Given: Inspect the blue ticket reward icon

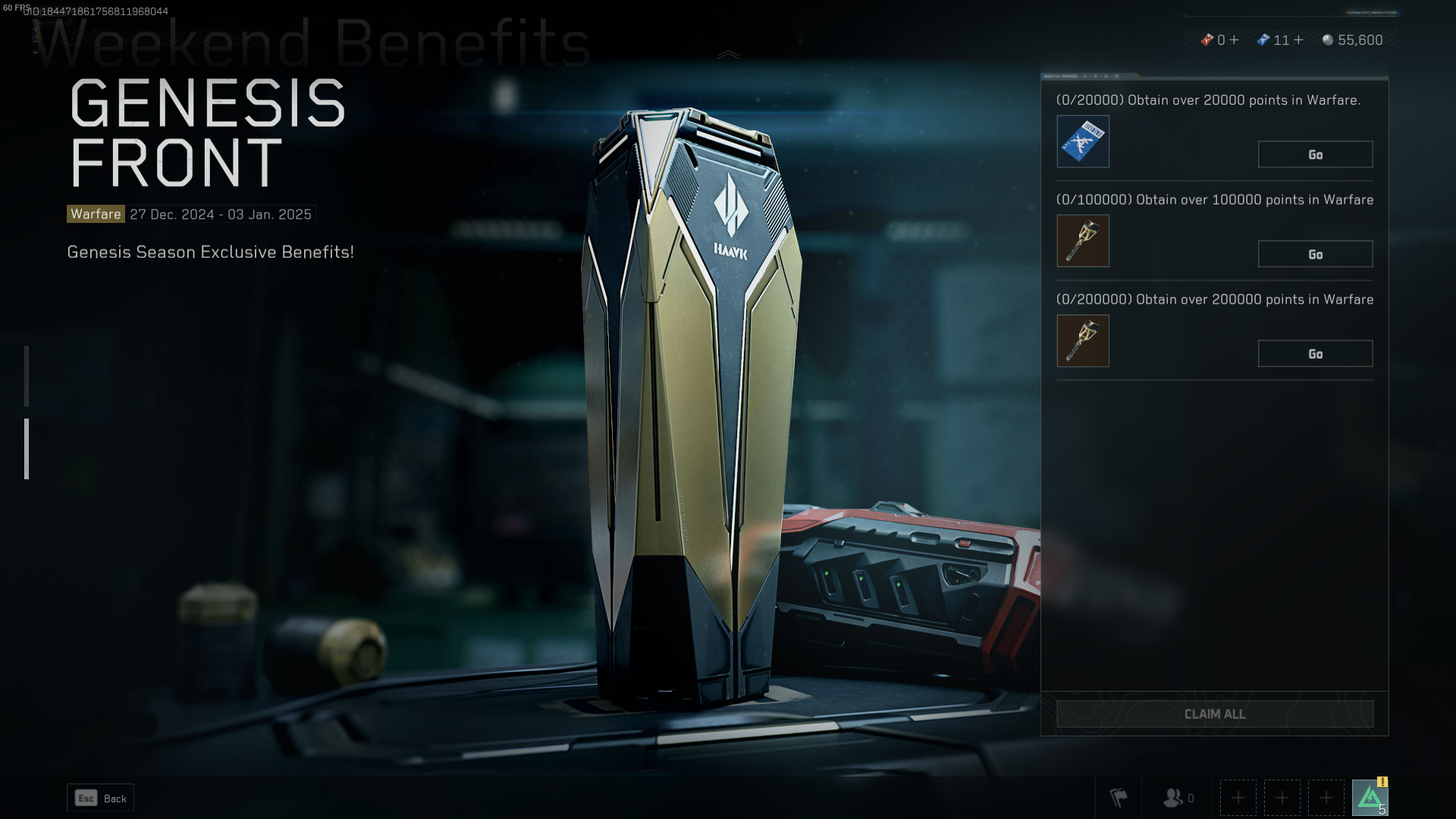Looking at the screenshot, I should pos(1083,142).
